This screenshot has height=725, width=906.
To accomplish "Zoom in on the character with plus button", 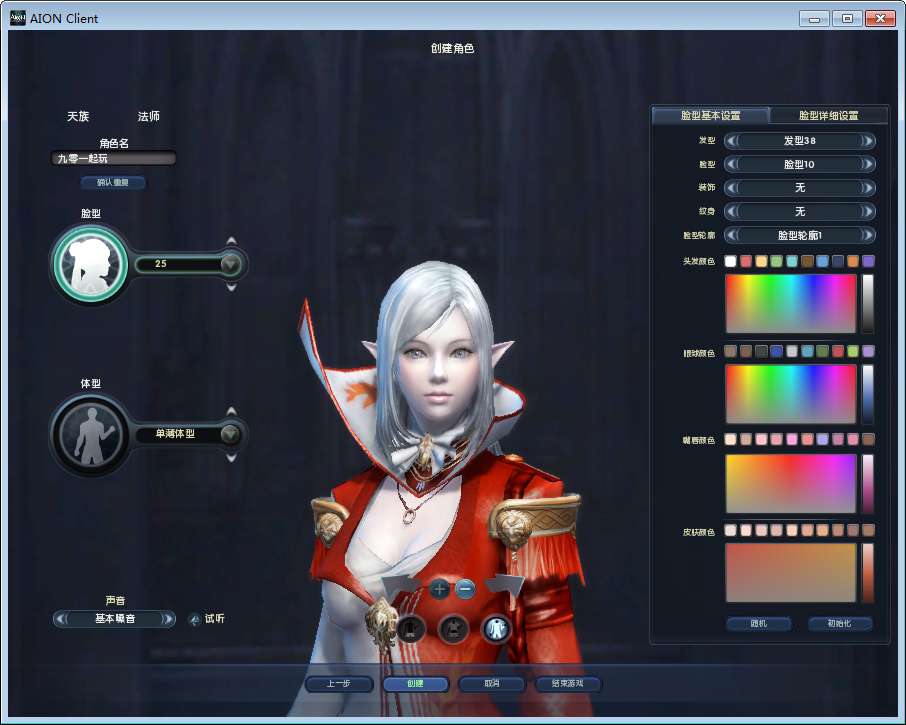I will click(x=440, y=589).
